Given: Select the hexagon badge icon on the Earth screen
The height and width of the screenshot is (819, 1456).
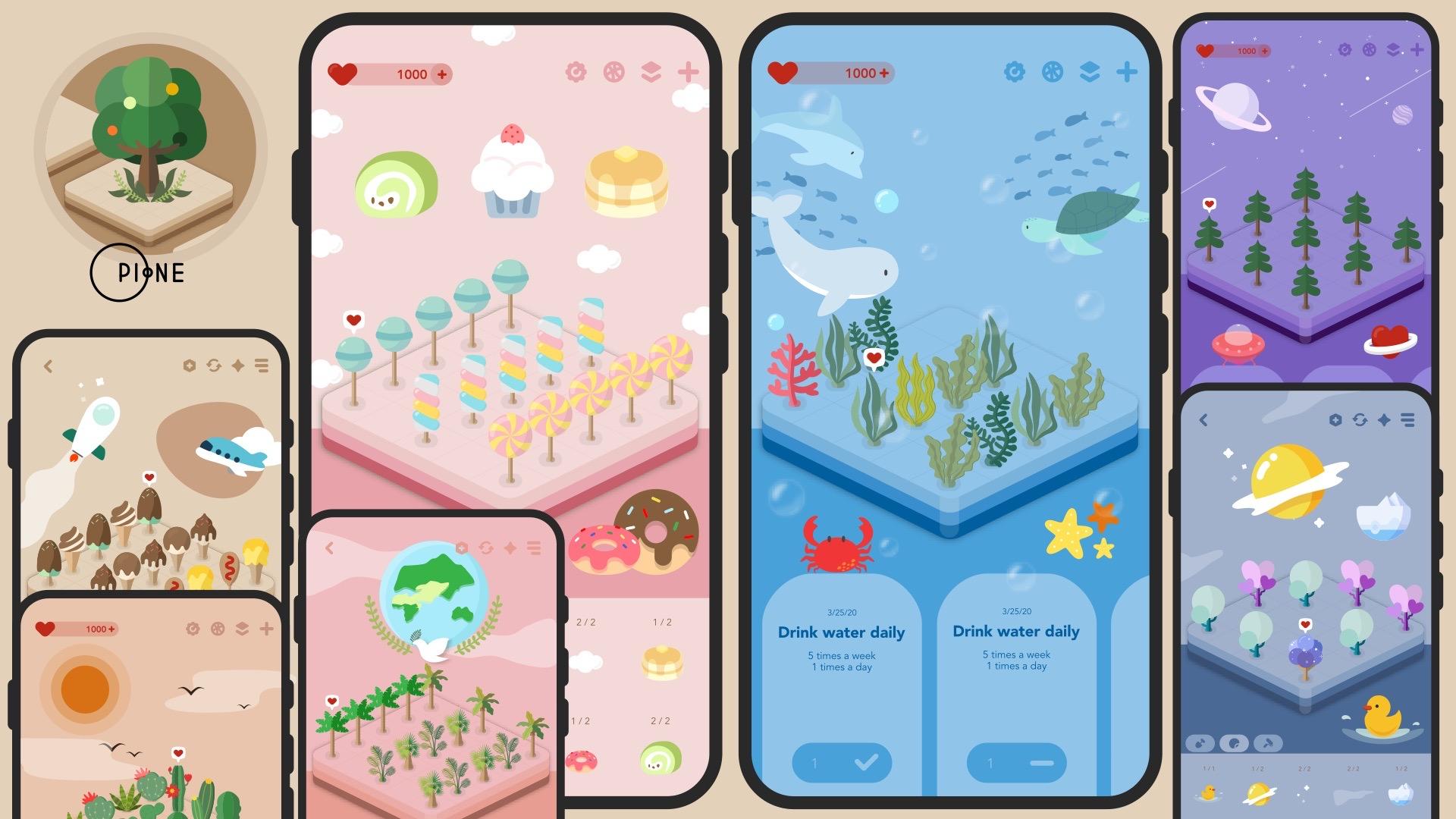Looking at the screenshot, I should point(461,548).
